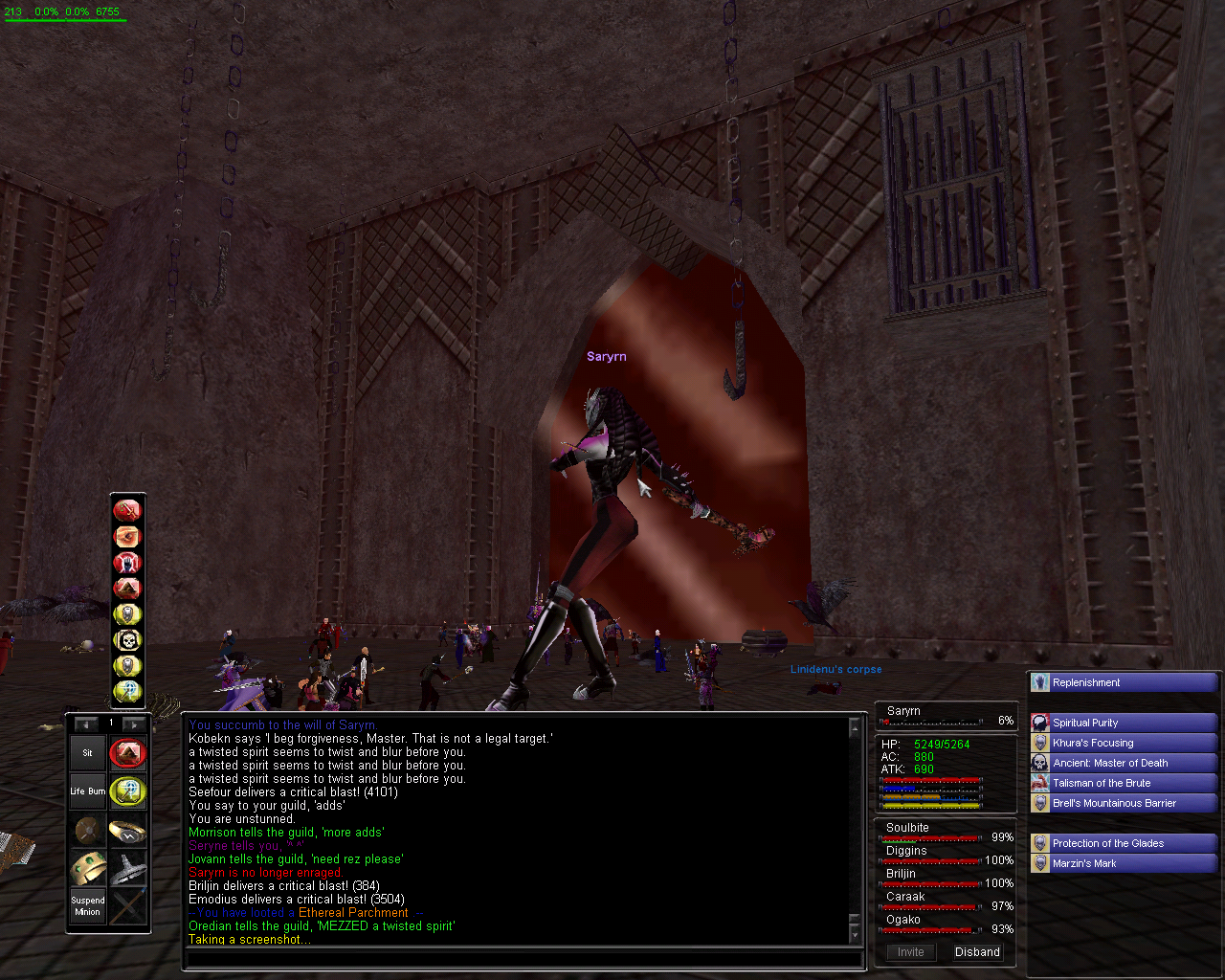Use the lightning ring hotbar item
Image resolution: width=1225 pixels, height=980 pixels.
click(127, 830)
